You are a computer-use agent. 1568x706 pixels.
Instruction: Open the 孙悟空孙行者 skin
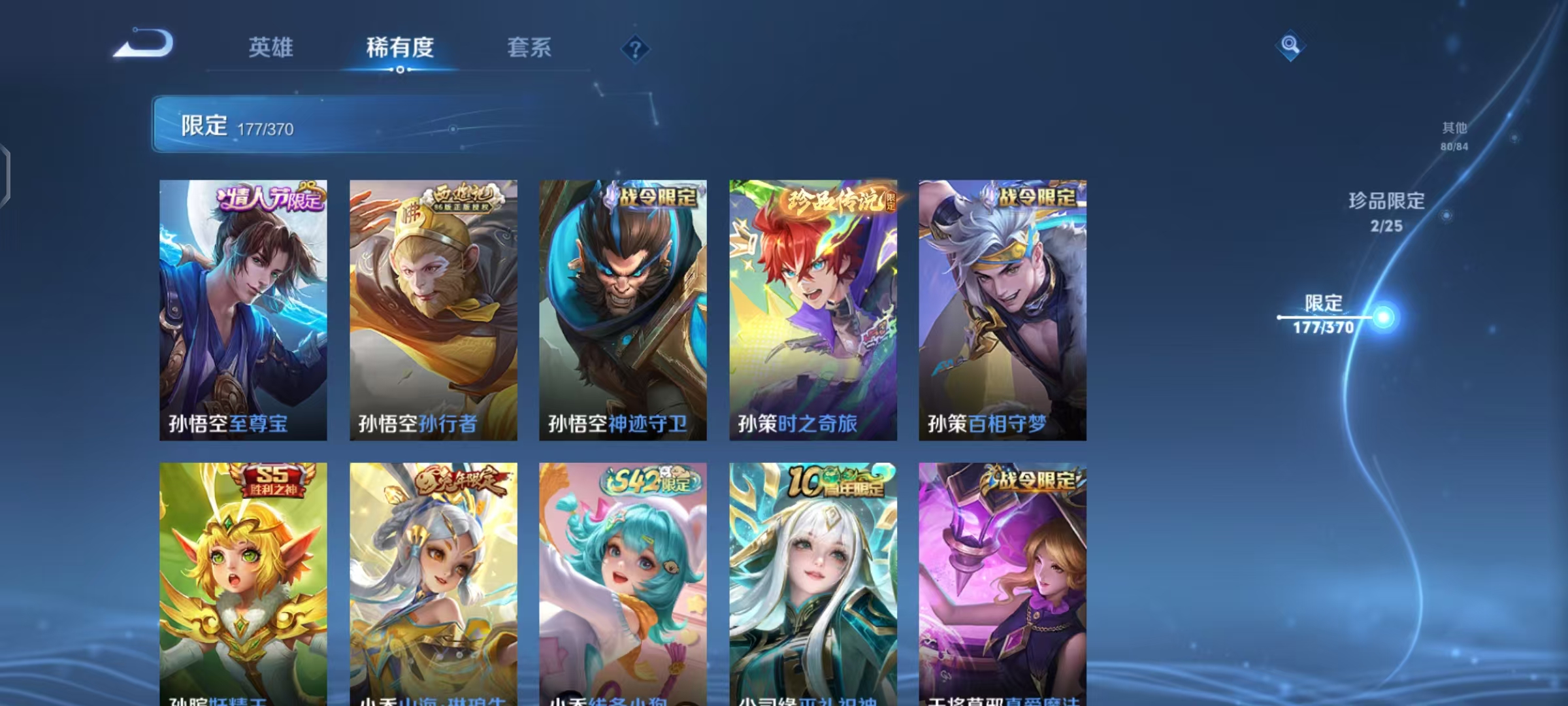433,307
